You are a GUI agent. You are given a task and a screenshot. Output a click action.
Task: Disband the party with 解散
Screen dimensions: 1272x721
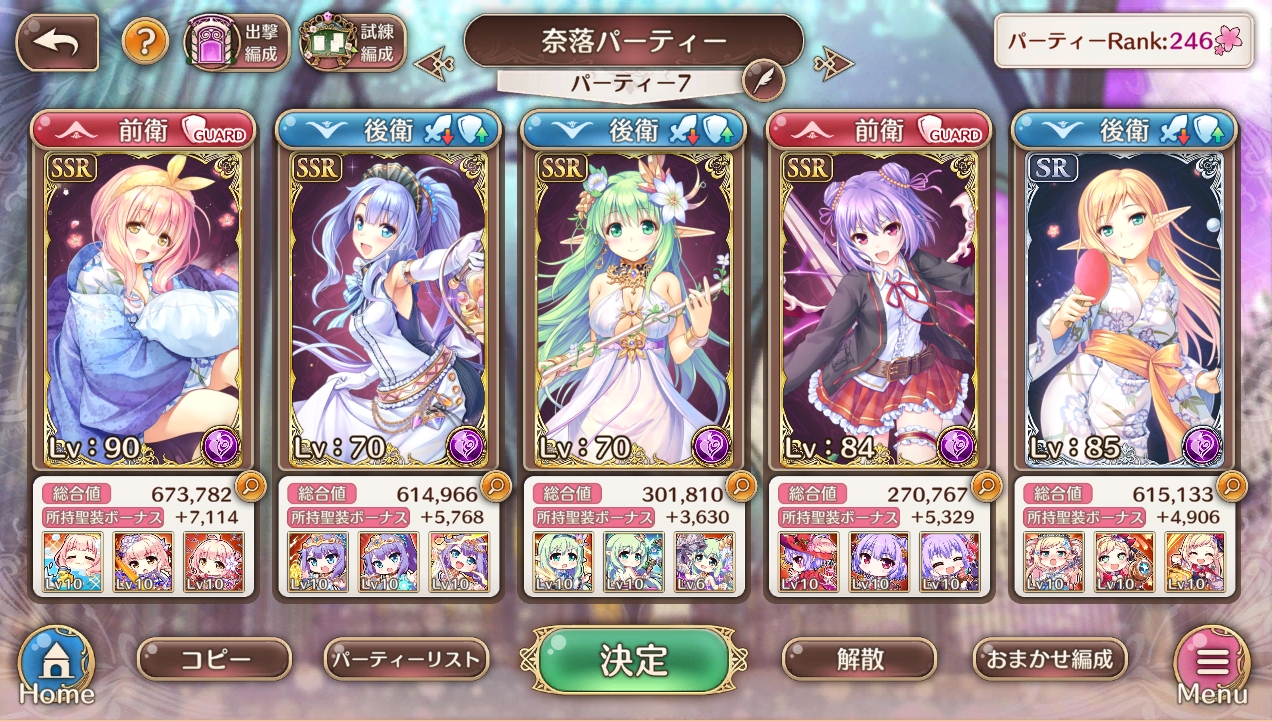click(859, 659)
